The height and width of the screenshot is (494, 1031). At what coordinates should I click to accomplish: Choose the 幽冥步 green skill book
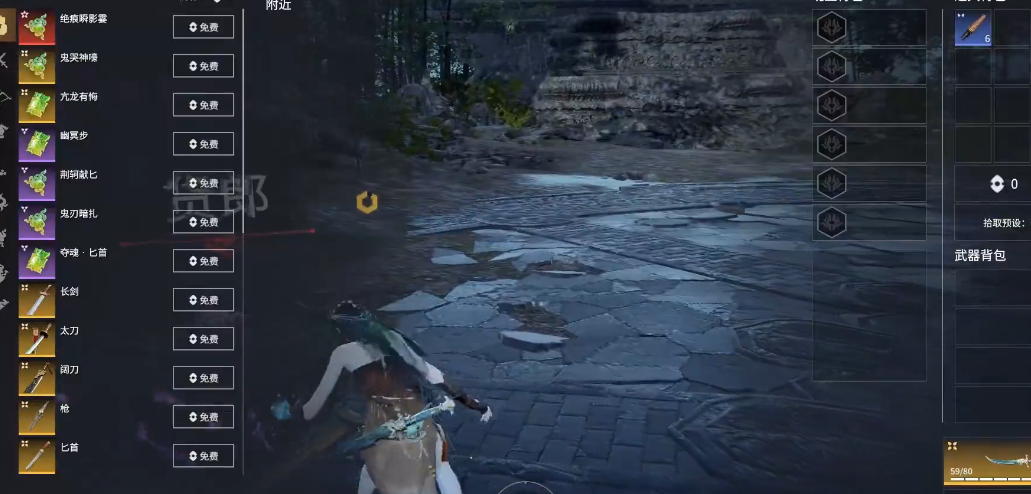pyautogui.click(x=37, y=145)
